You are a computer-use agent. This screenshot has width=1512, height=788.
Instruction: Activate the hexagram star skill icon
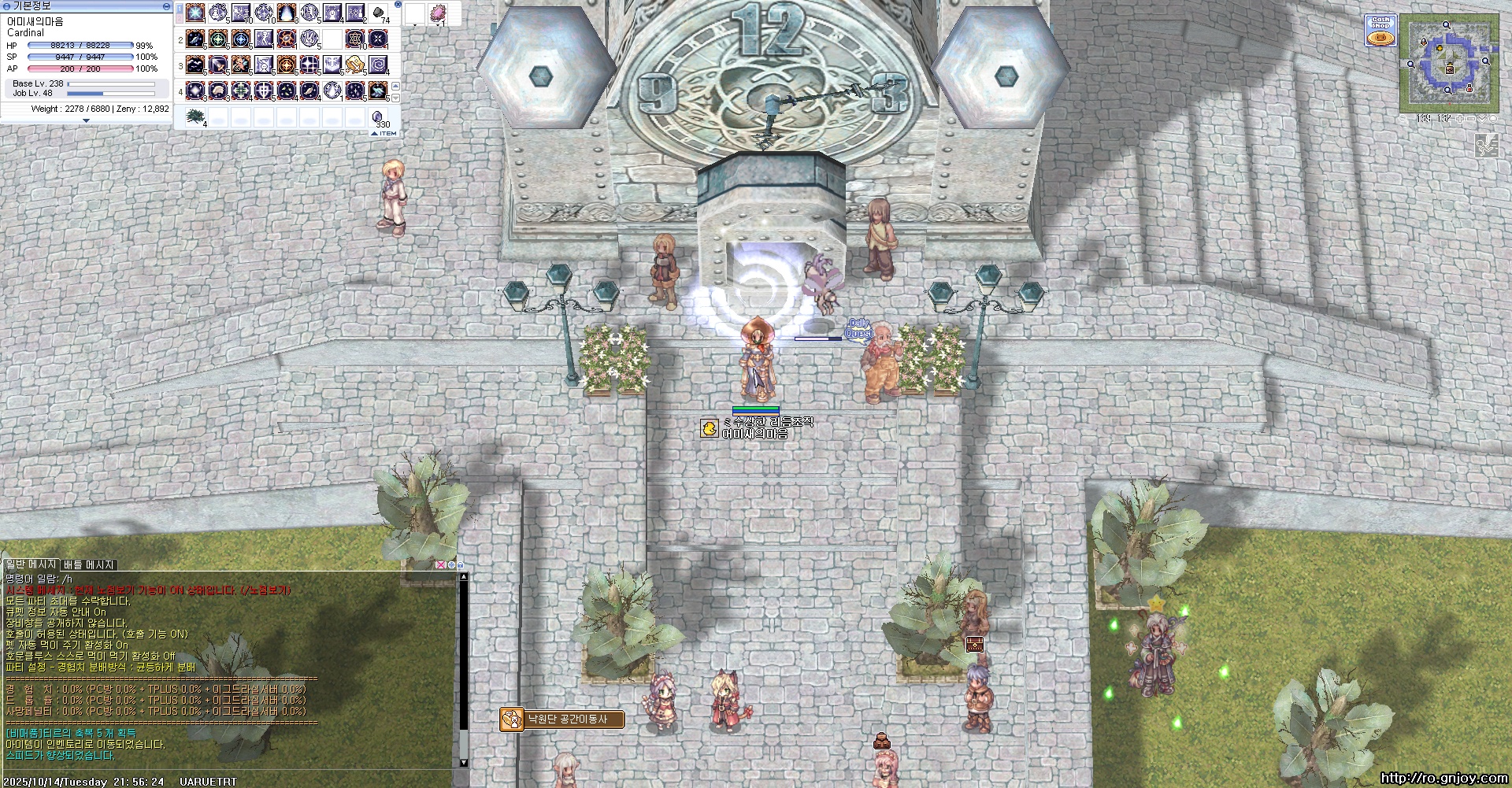(355, 38)
